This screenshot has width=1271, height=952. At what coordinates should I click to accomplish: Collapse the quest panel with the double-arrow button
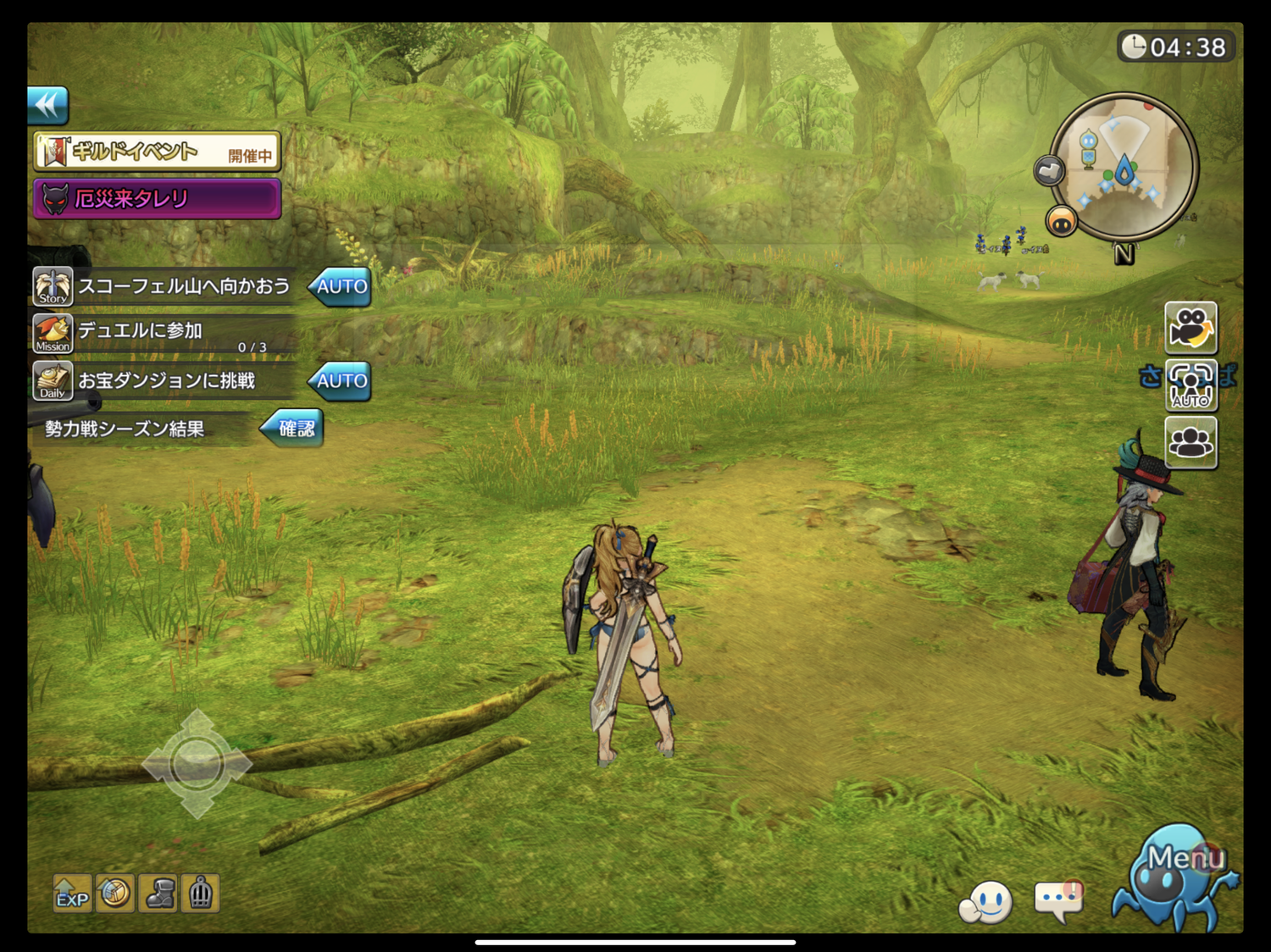47,106
